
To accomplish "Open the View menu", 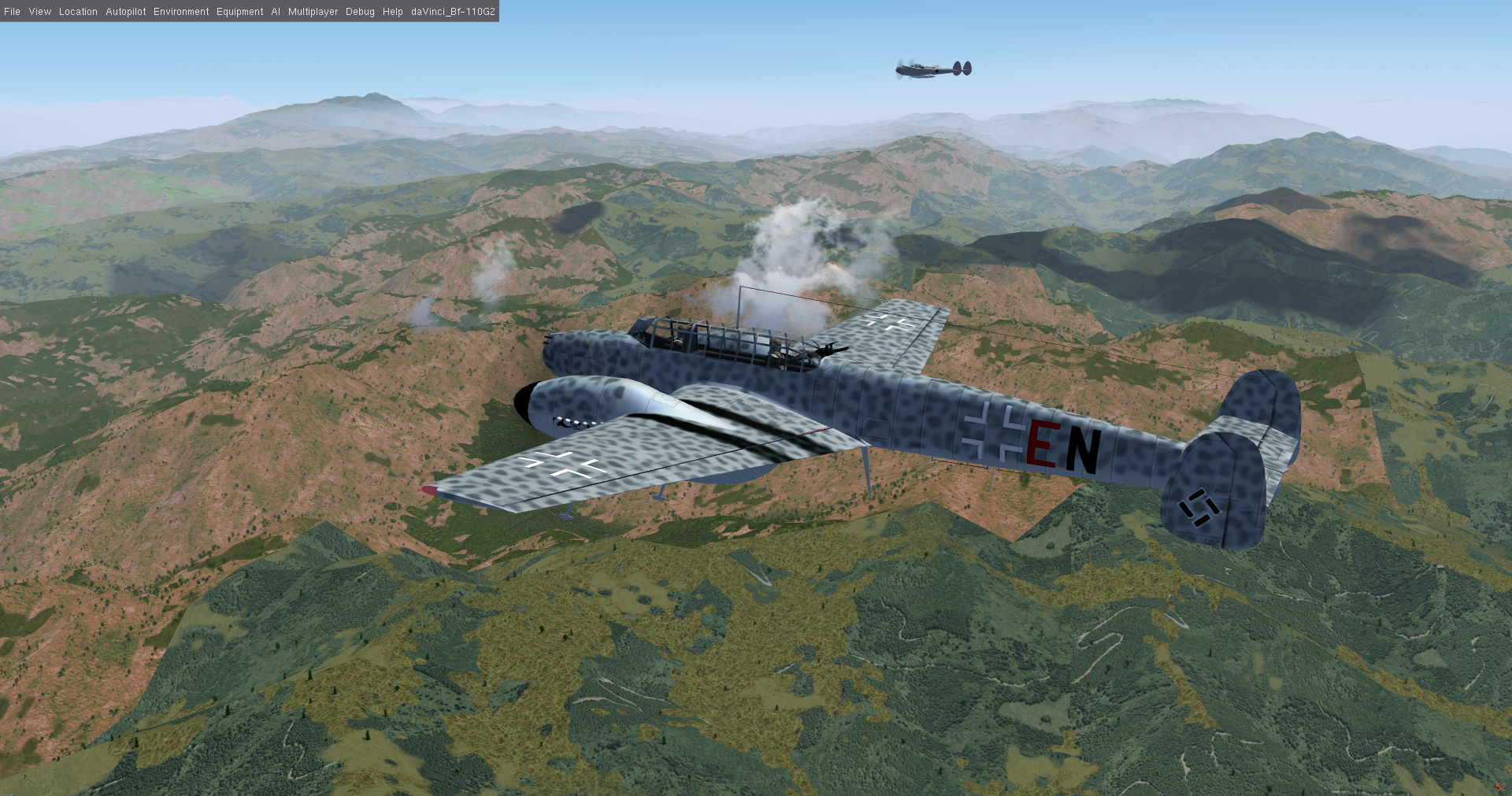I will click(x=39, y=12).
